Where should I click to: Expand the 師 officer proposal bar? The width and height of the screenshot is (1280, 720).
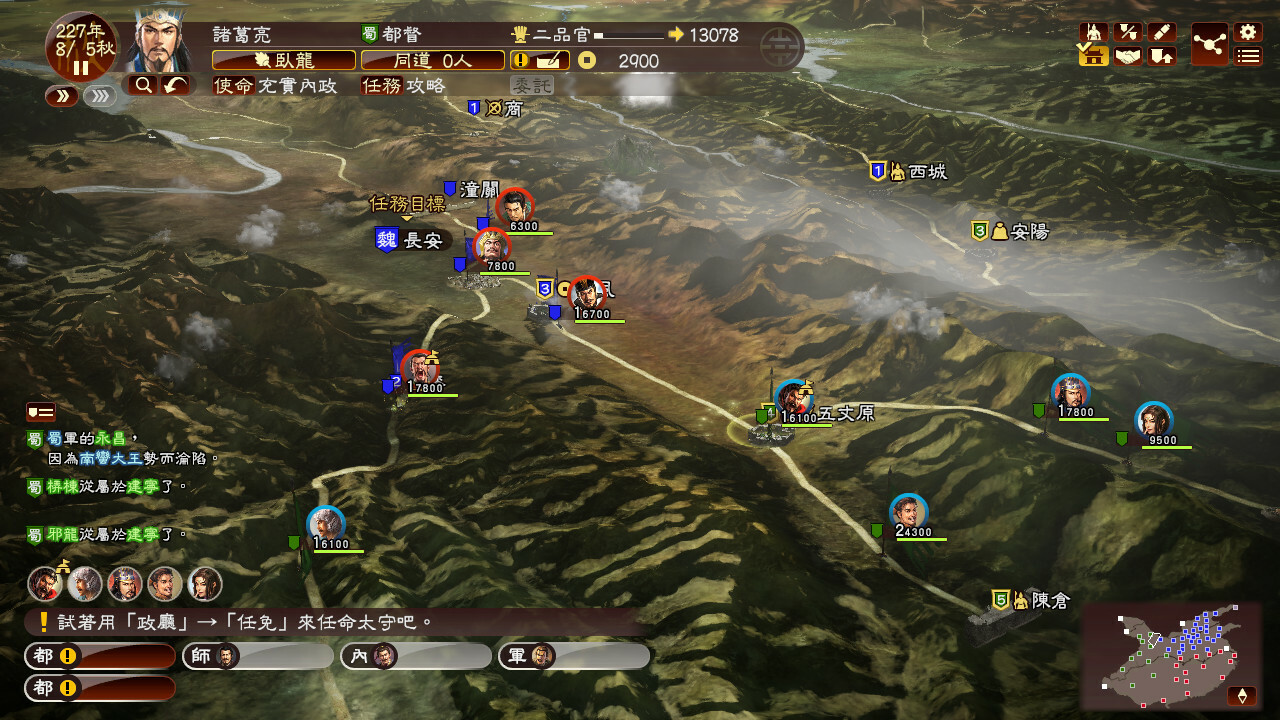point(255,656)
